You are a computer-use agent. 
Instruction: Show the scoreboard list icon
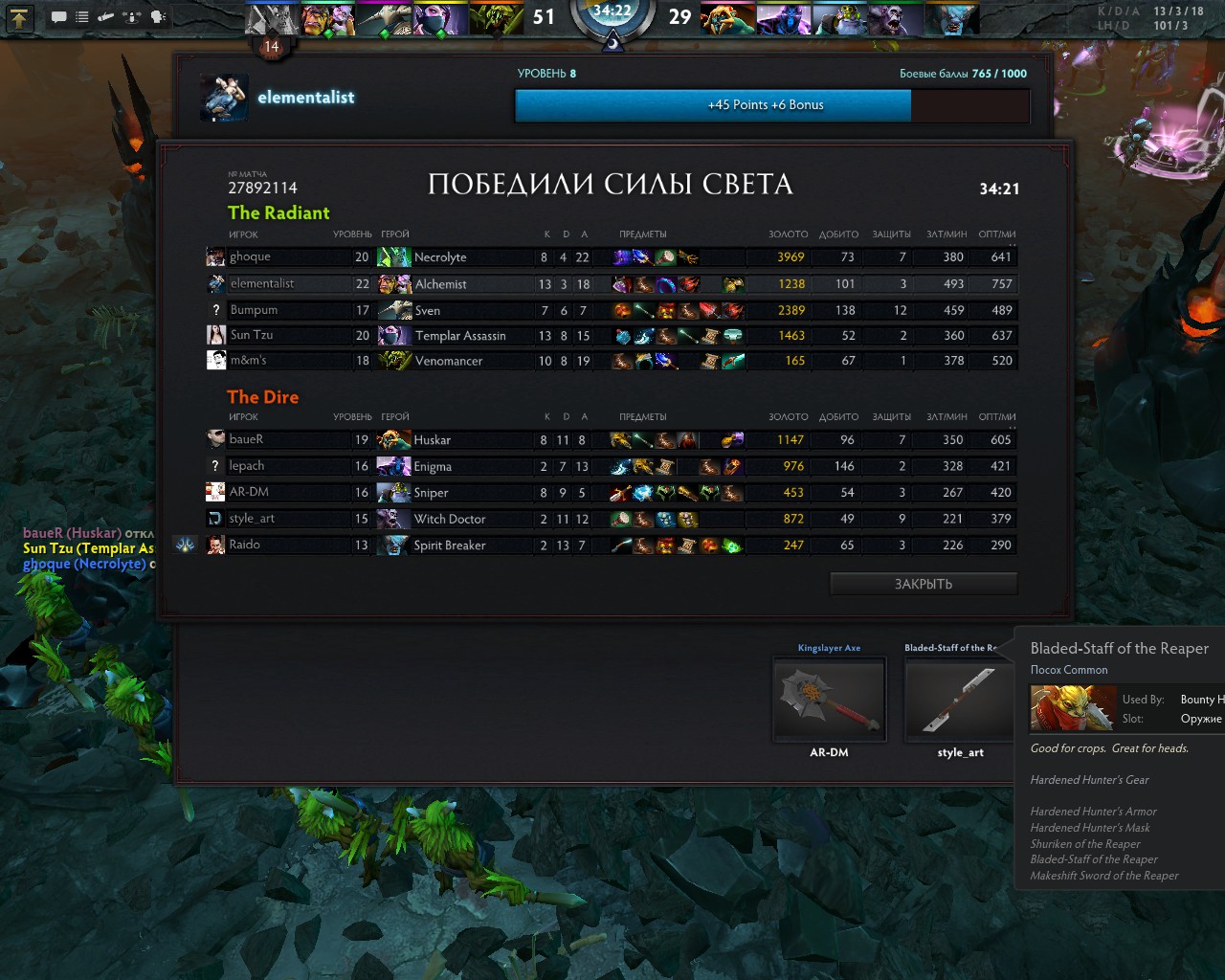click(x=82, y=17)
